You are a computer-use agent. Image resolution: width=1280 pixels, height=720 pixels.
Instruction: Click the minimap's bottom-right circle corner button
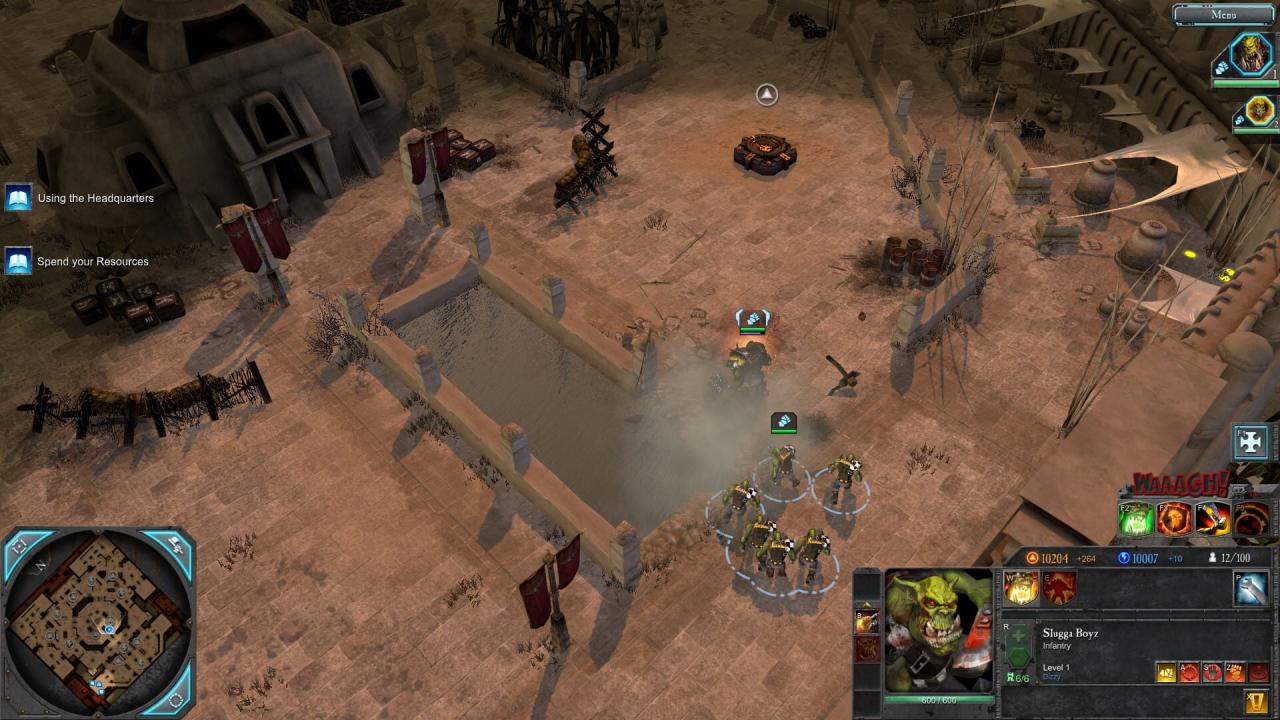tap(176, 699)
